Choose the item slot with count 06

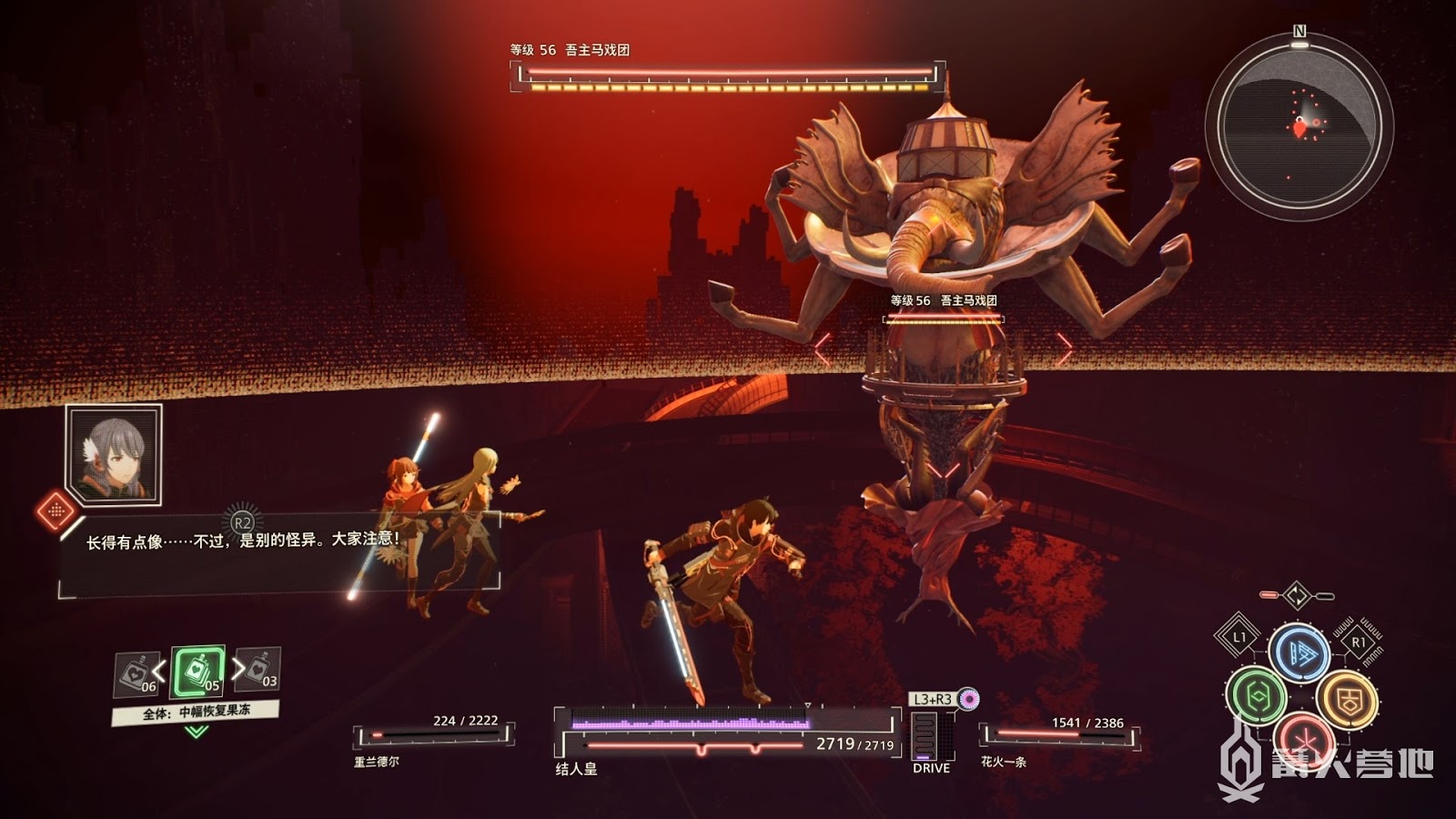point(136,672)
